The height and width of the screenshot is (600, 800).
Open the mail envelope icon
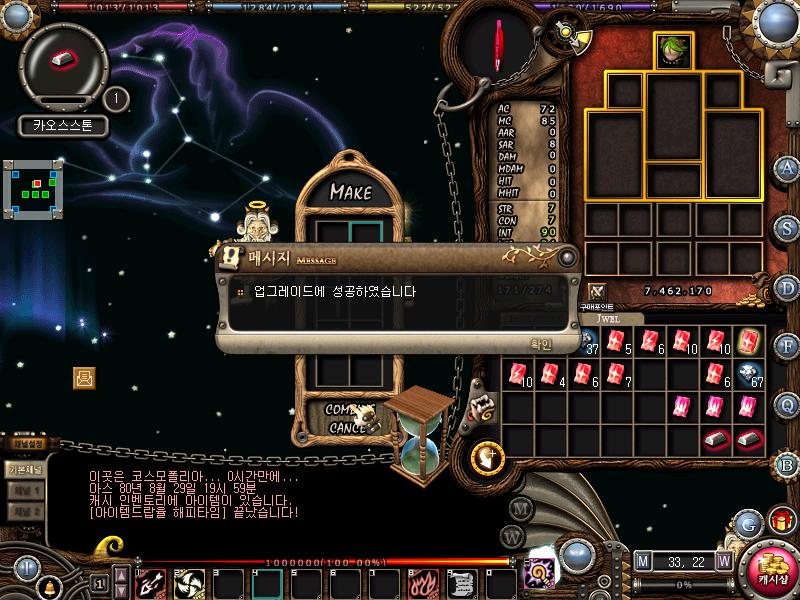point(84,377)
